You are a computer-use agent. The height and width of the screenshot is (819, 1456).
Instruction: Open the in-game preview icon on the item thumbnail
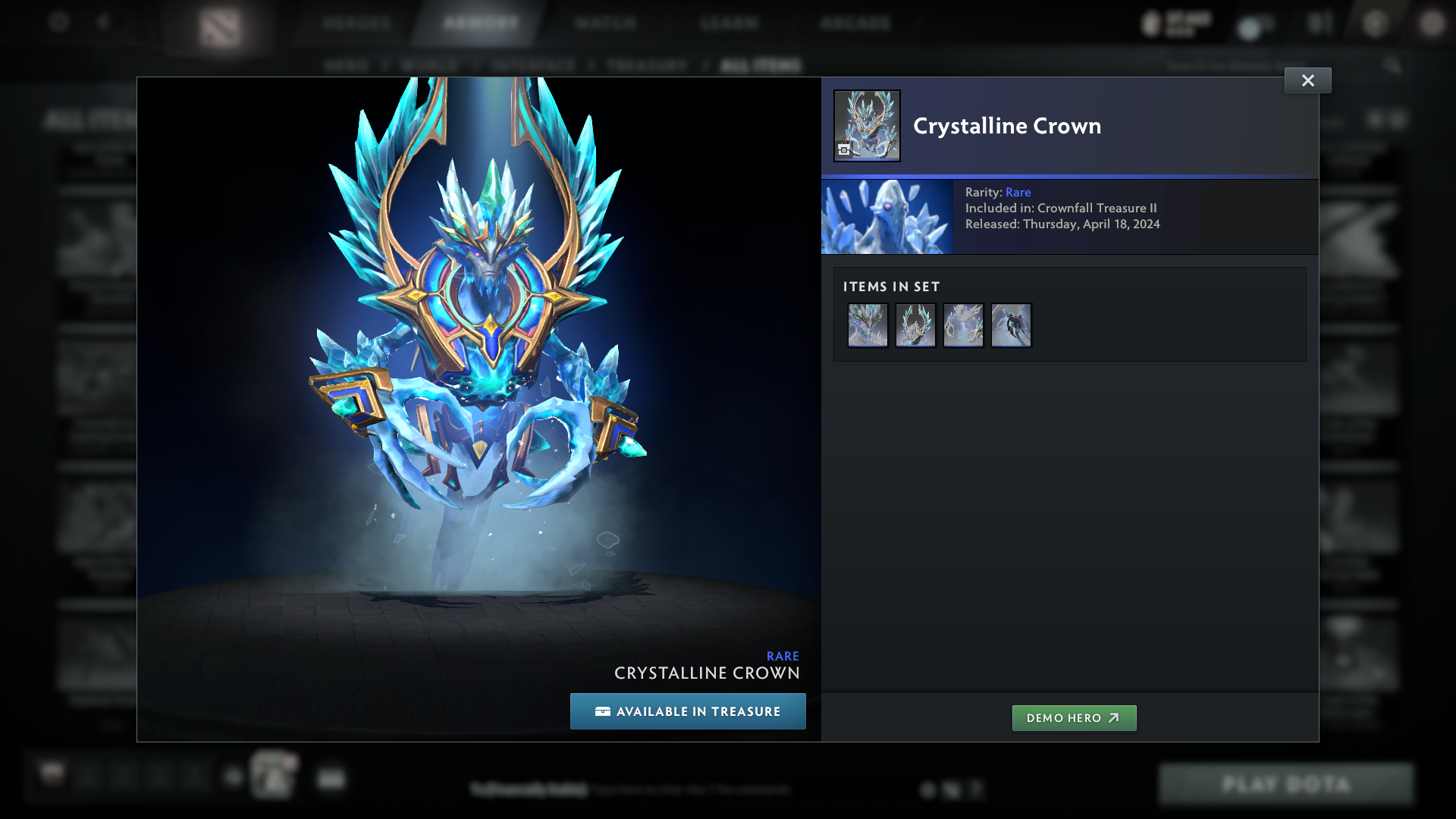843,150
